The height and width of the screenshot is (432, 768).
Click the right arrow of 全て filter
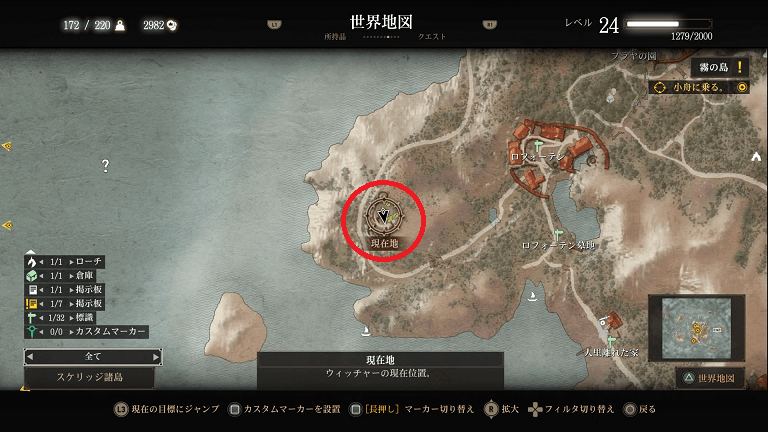156,356
